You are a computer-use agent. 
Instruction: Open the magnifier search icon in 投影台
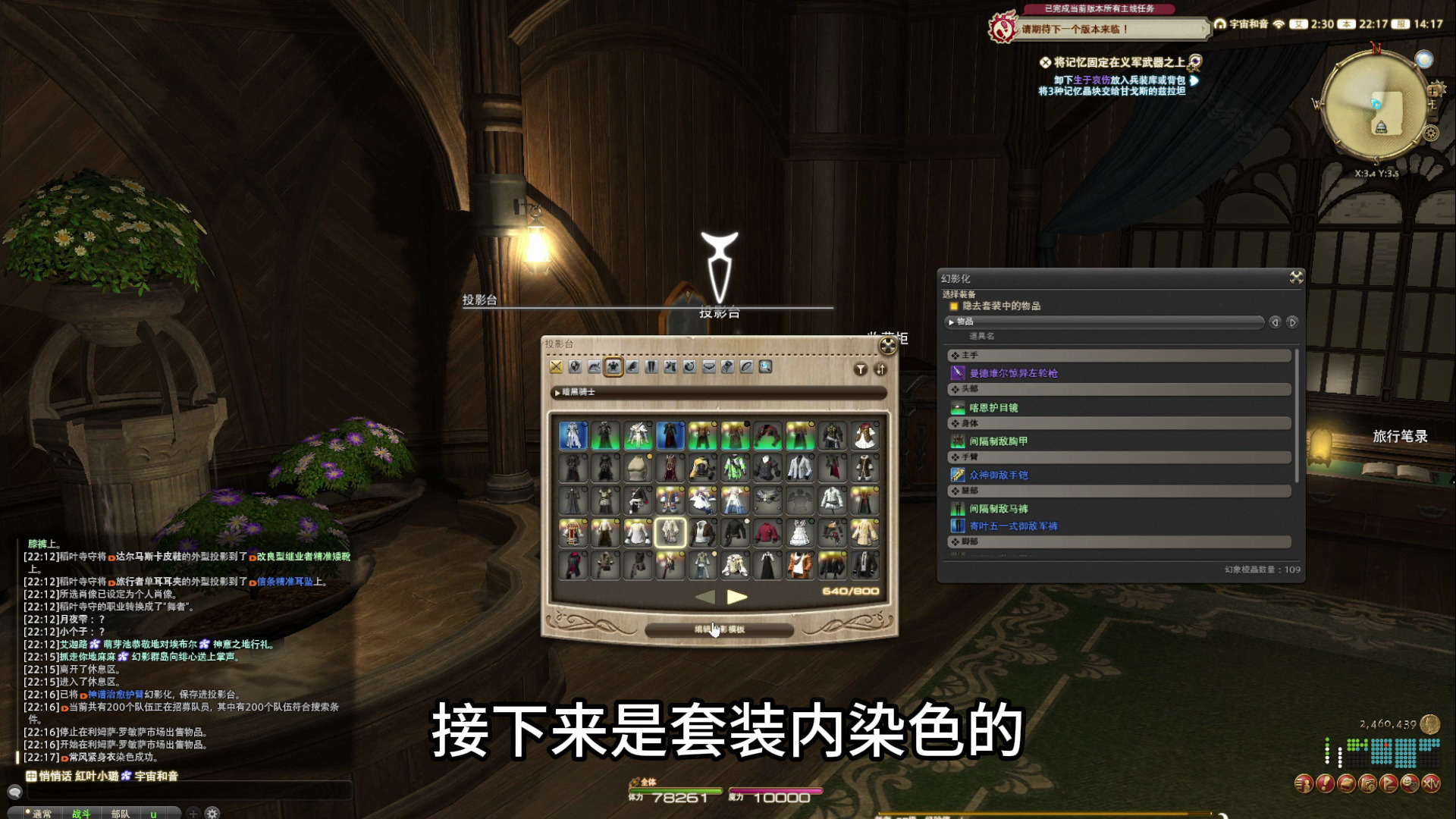pos(765,367)
